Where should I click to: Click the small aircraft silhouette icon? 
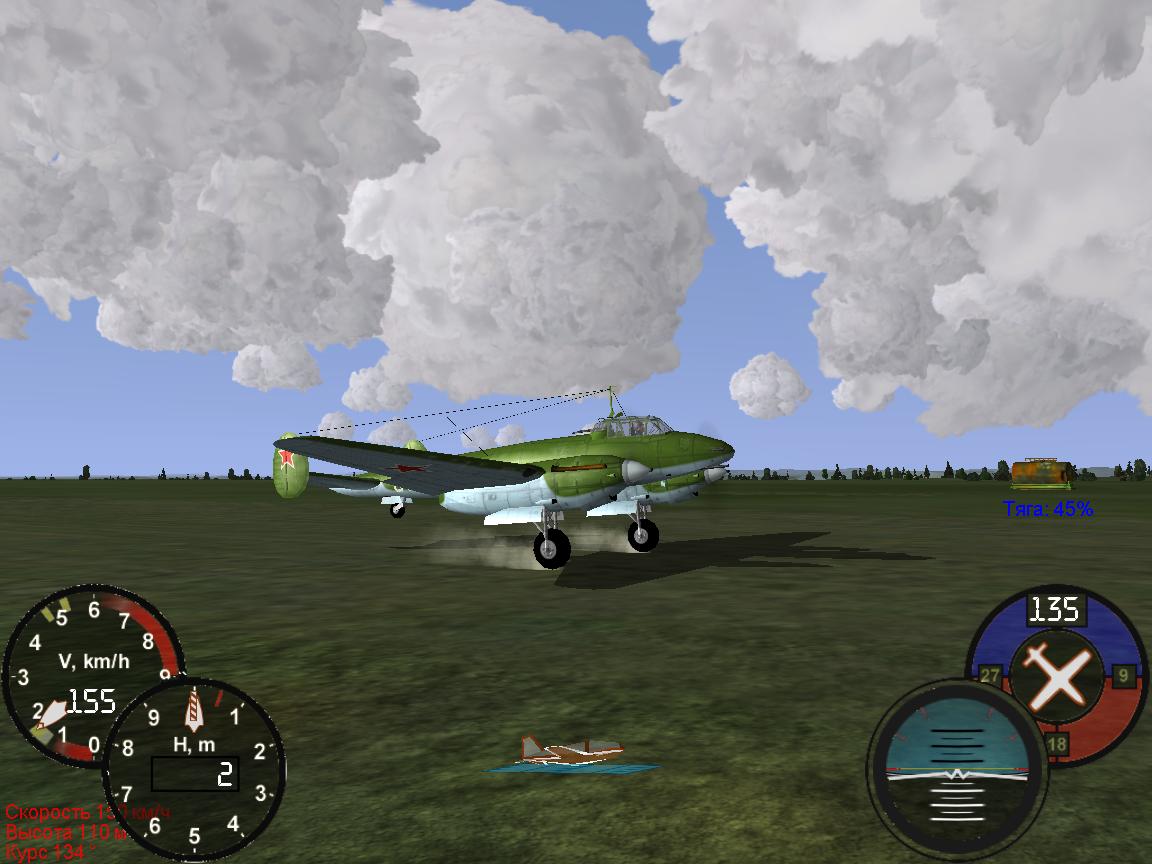[571, 753]
